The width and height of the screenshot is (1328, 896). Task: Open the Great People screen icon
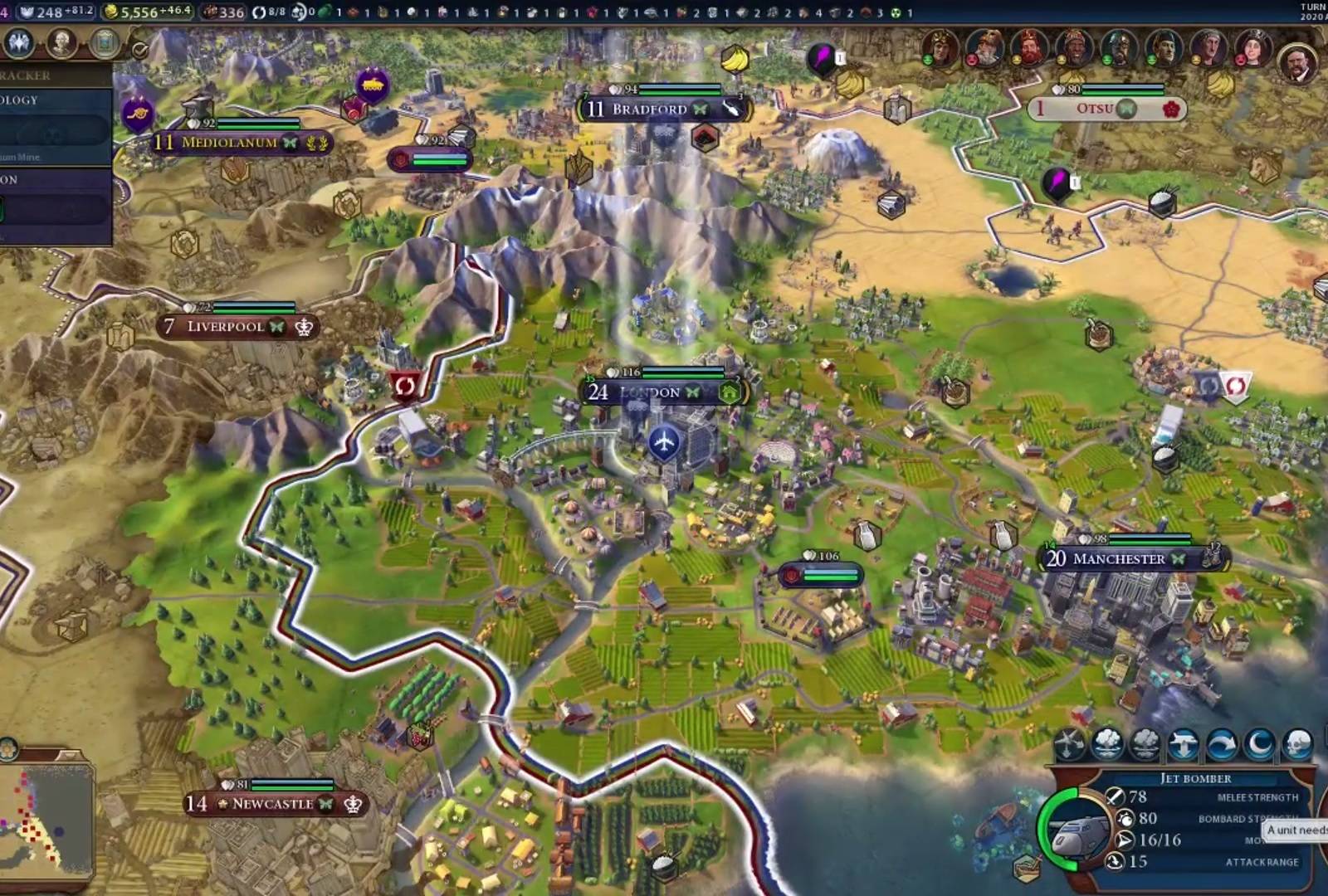60,43
